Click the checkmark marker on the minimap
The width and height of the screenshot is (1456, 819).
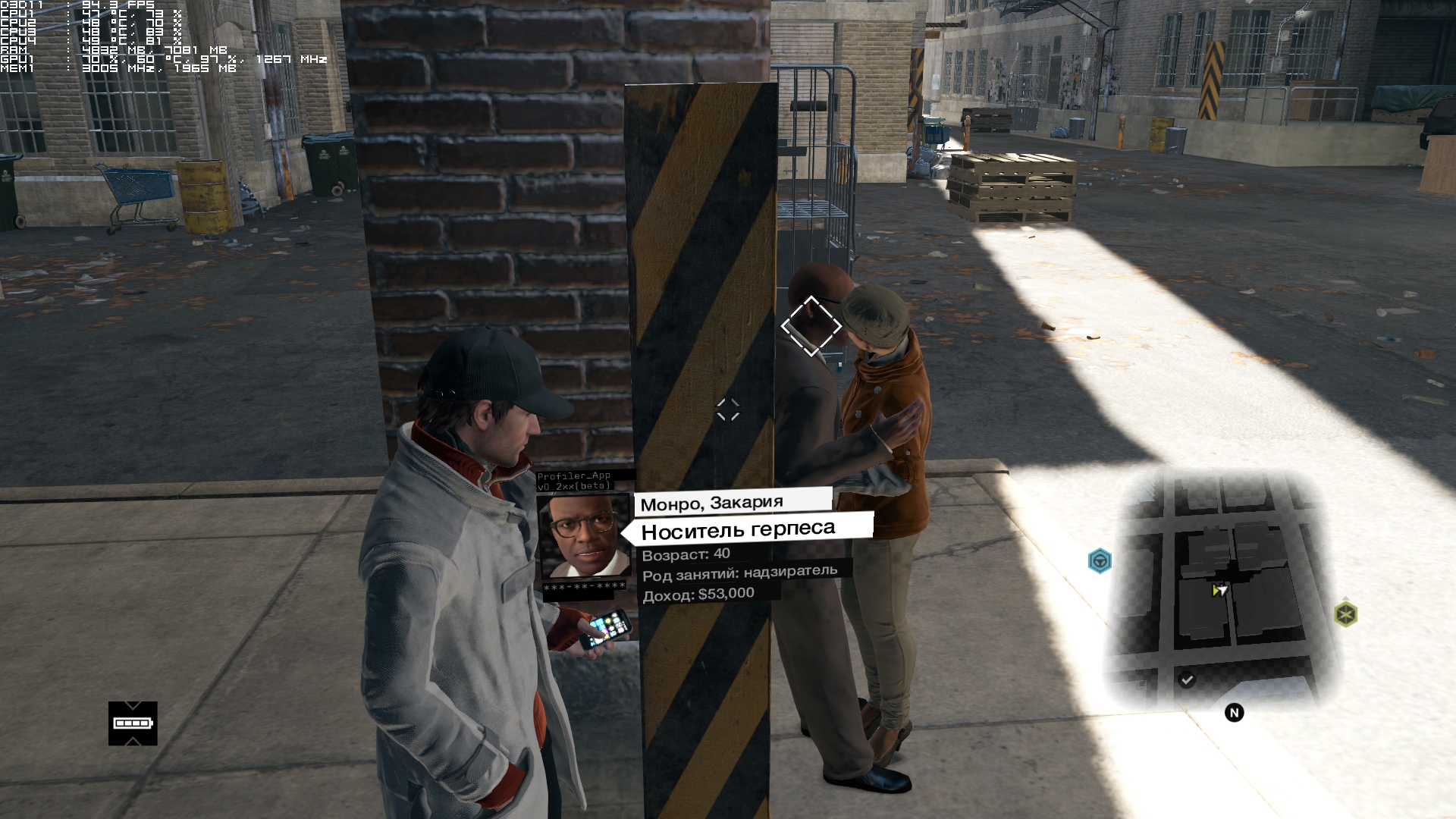click(x=1187, y=679)
